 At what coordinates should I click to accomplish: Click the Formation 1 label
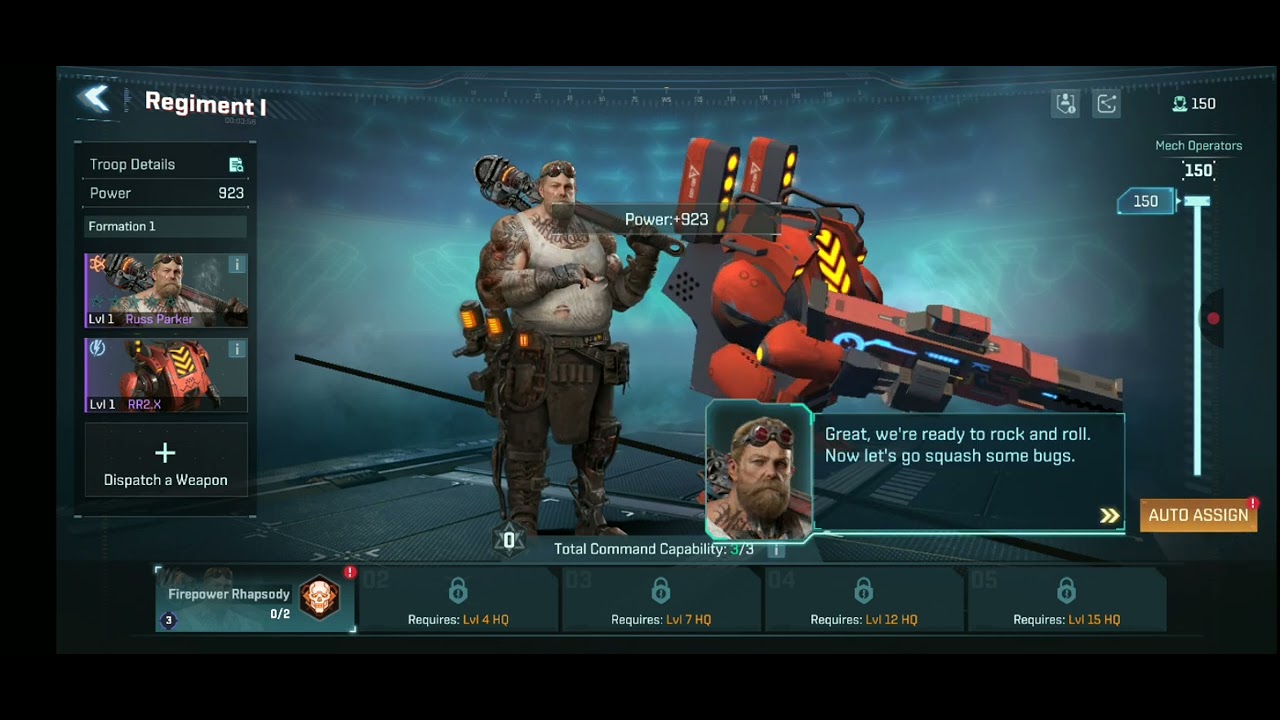122,227
